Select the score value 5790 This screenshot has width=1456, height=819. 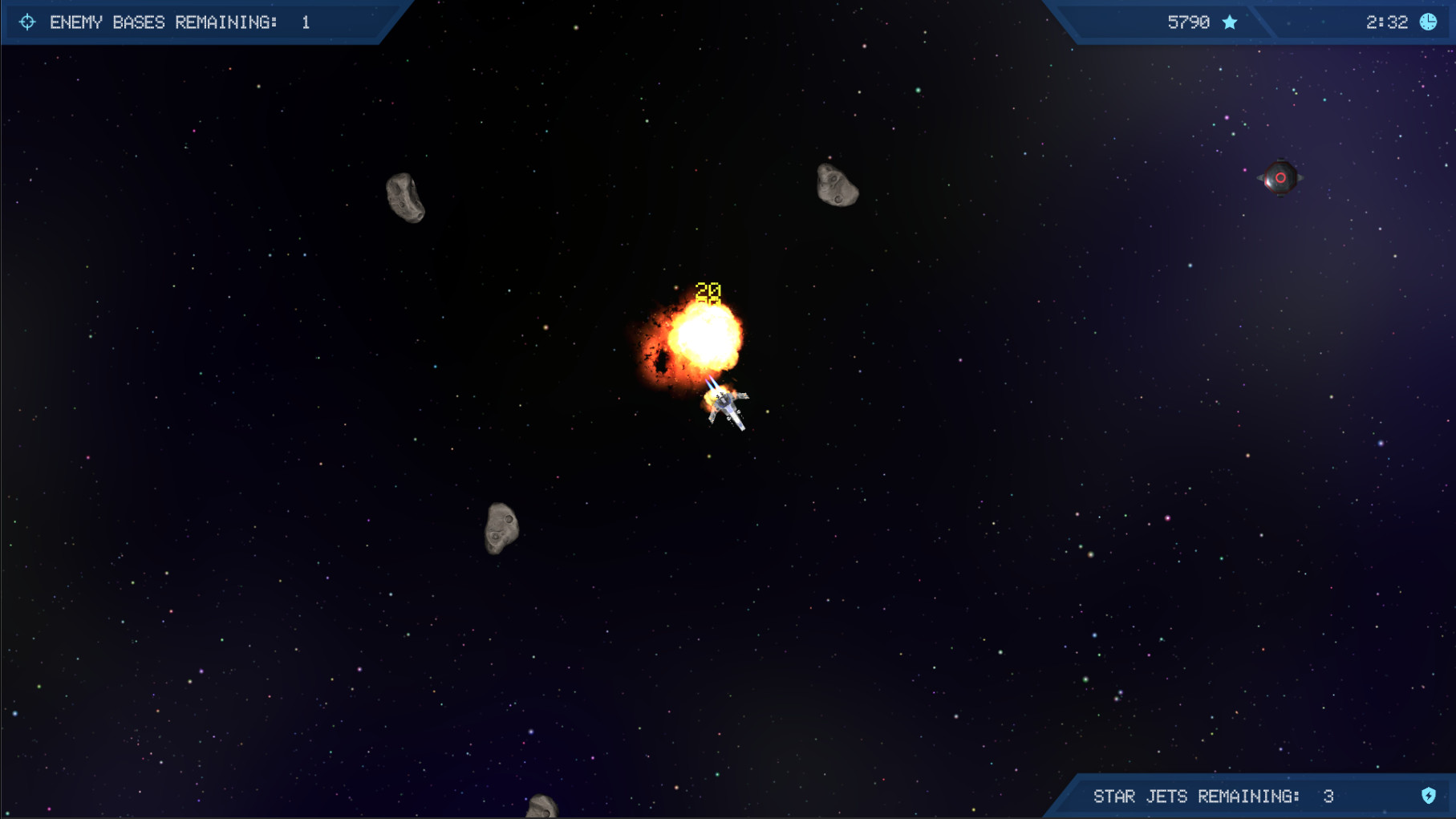[1189, 22]
